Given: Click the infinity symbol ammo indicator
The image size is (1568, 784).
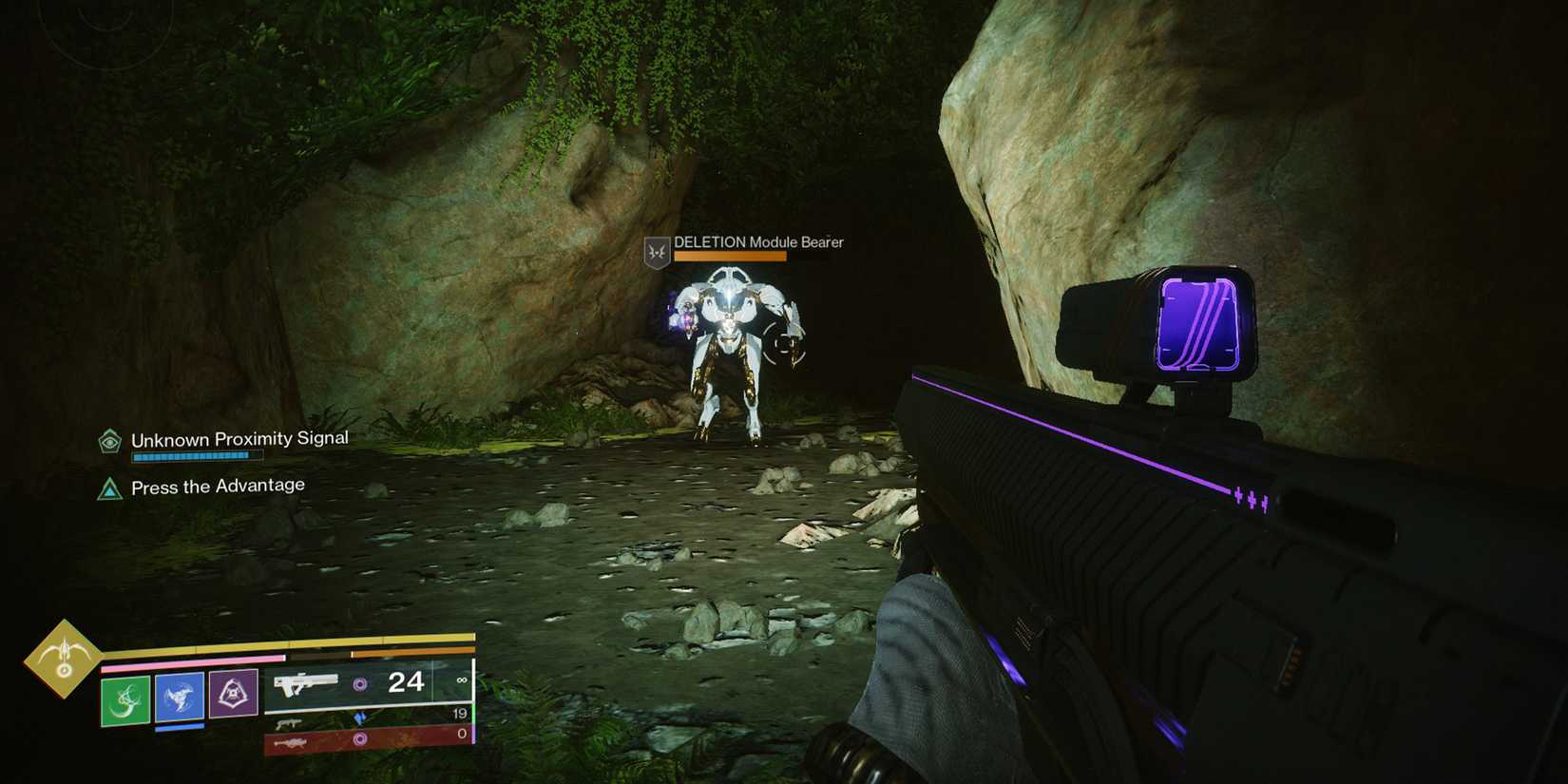Looking at the screenshot, I should click(463, 680).
